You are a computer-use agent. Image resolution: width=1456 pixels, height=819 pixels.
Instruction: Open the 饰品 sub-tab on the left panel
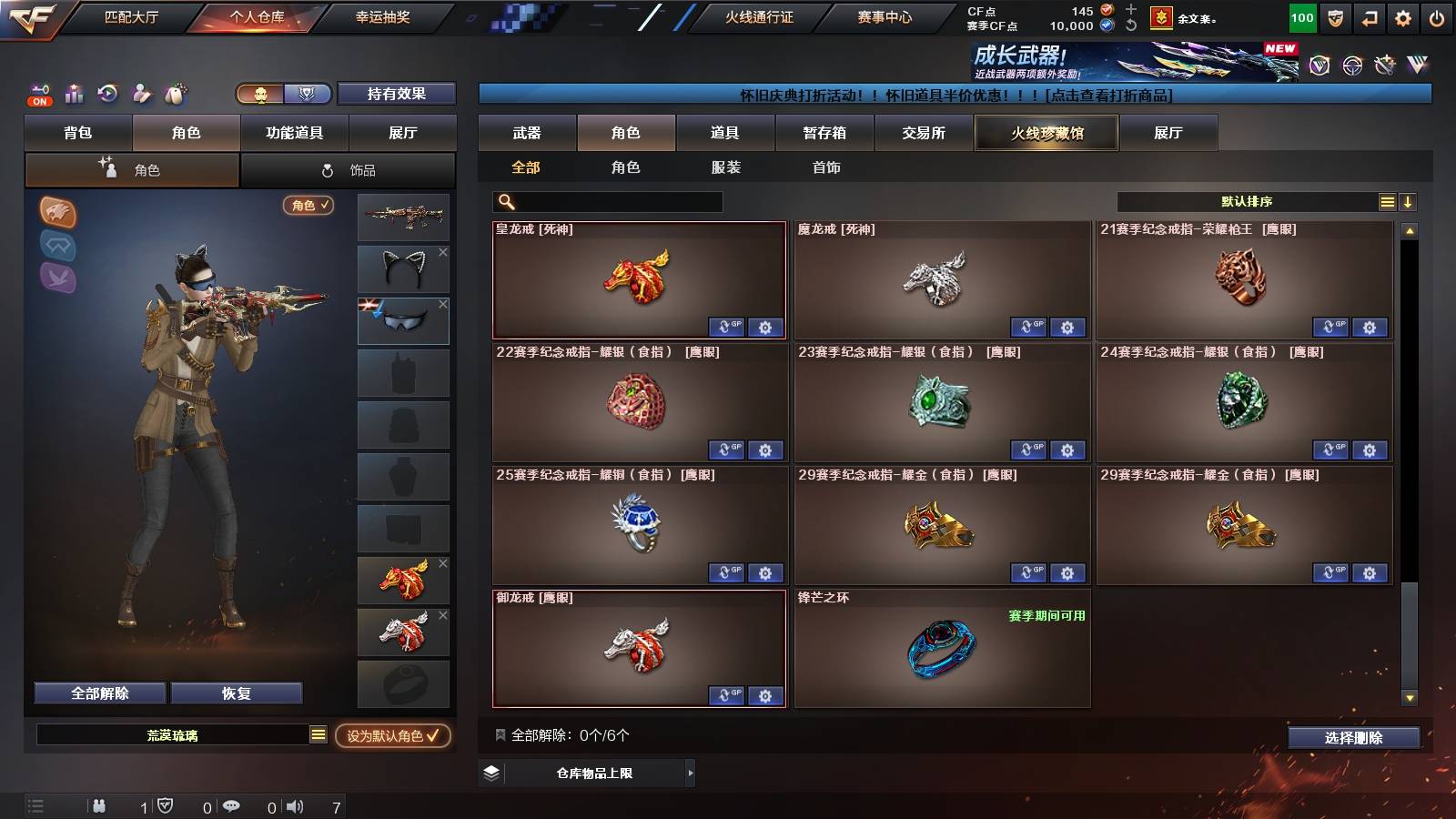[349, 169]
